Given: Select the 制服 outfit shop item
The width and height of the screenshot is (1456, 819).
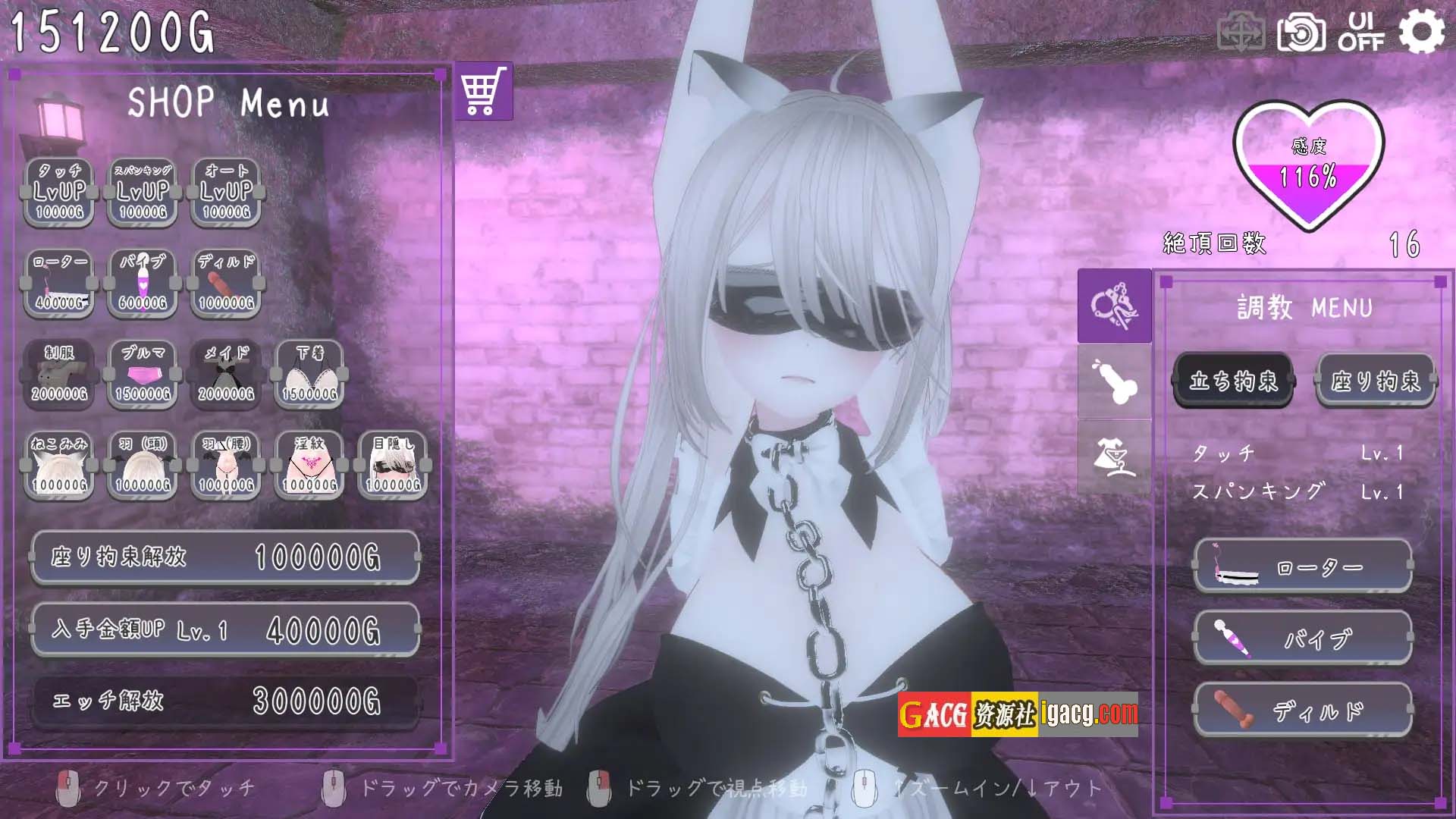Looking at the screenshot, I should [x=59, y=375].
